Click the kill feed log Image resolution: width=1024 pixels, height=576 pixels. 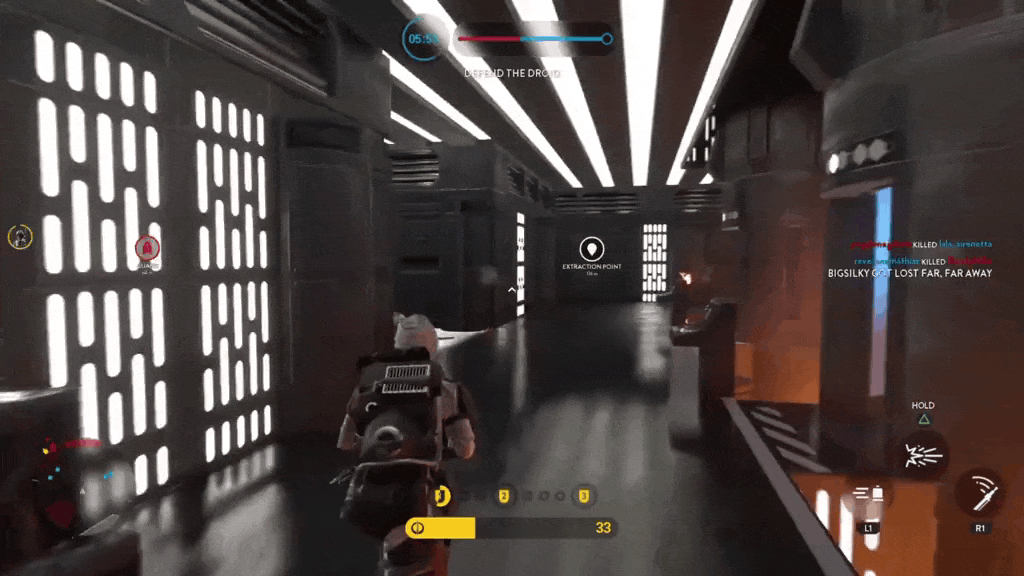(x=908, y=259)
